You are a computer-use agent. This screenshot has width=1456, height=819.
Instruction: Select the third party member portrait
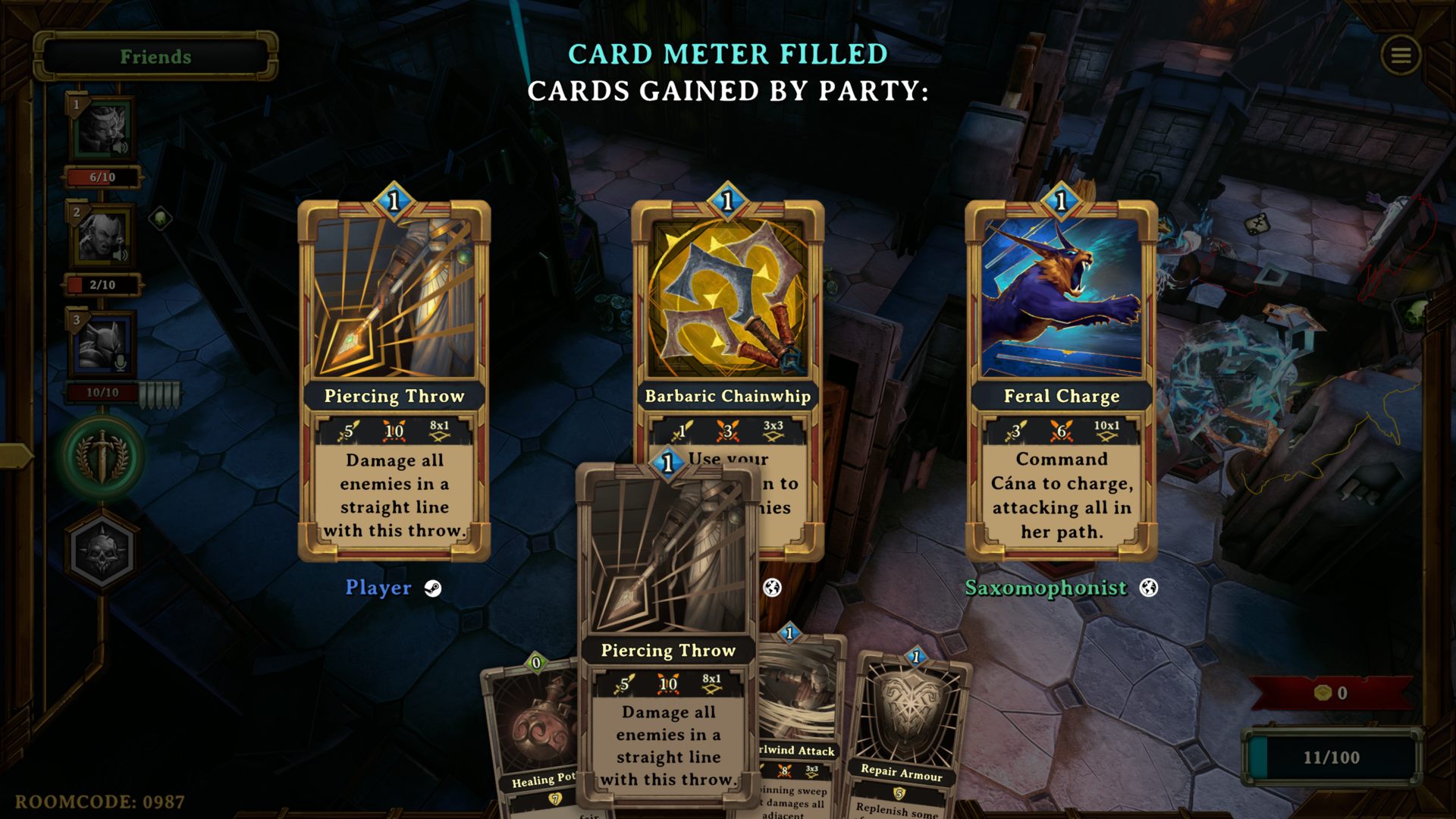[102, 345]
